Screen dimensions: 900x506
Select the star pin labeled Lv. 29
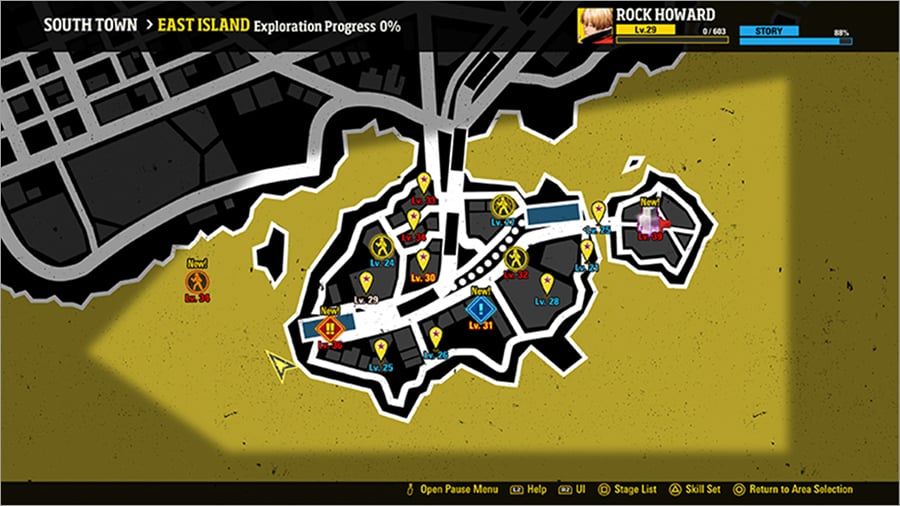tap(366, 282)
